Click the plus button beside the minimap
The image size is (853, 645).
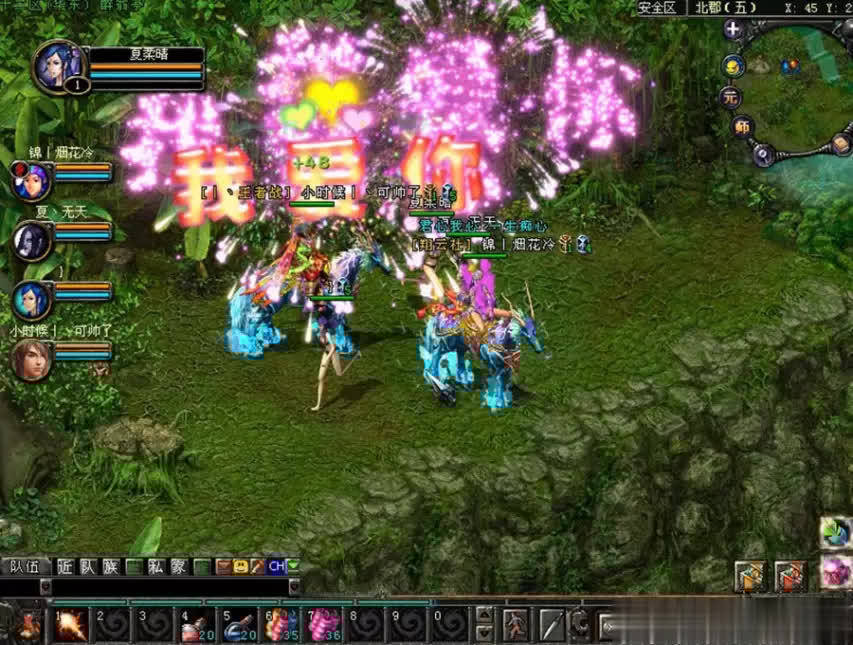(x=733, y=30)
